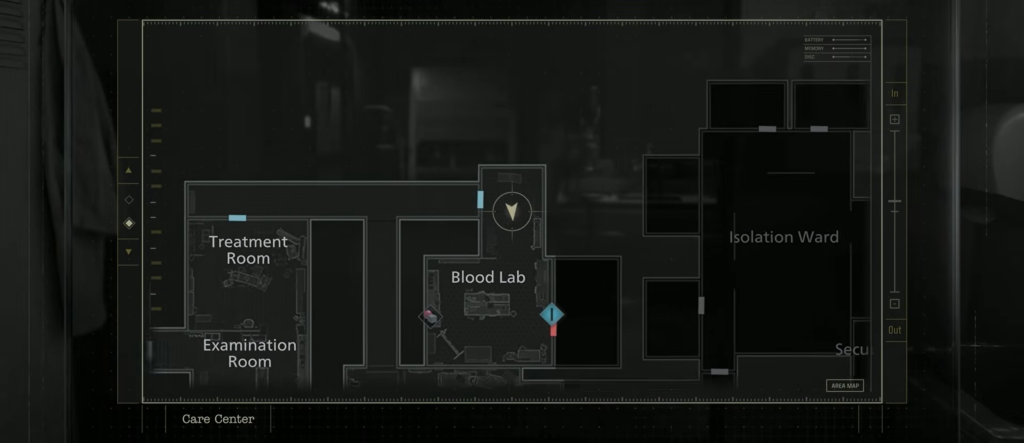Screen dimensions: 1024x443
Task: Select the player position arrow marker
Action: (x=515, y=211)
